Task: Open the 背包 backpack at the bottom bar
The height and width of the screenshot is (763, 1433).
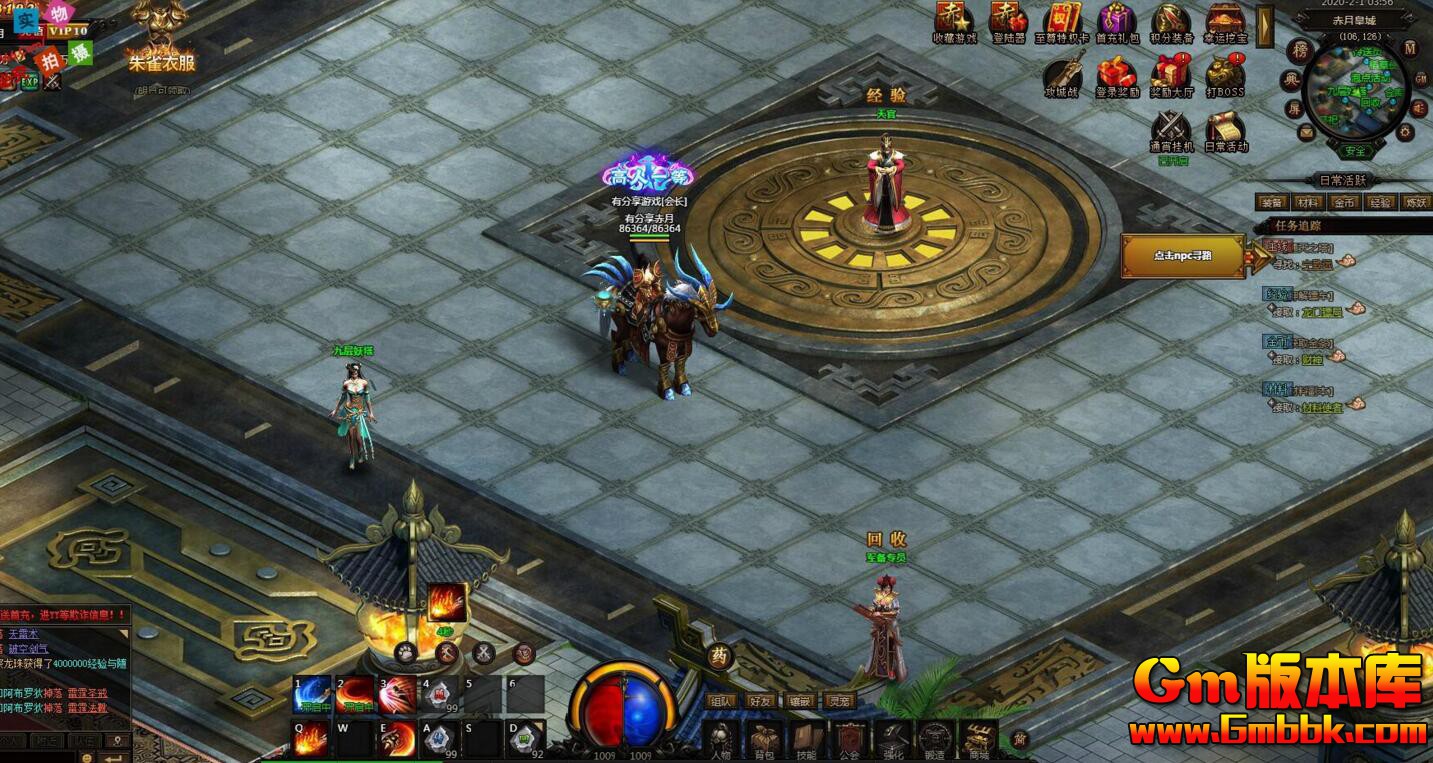Action: [x=765, y=738]
